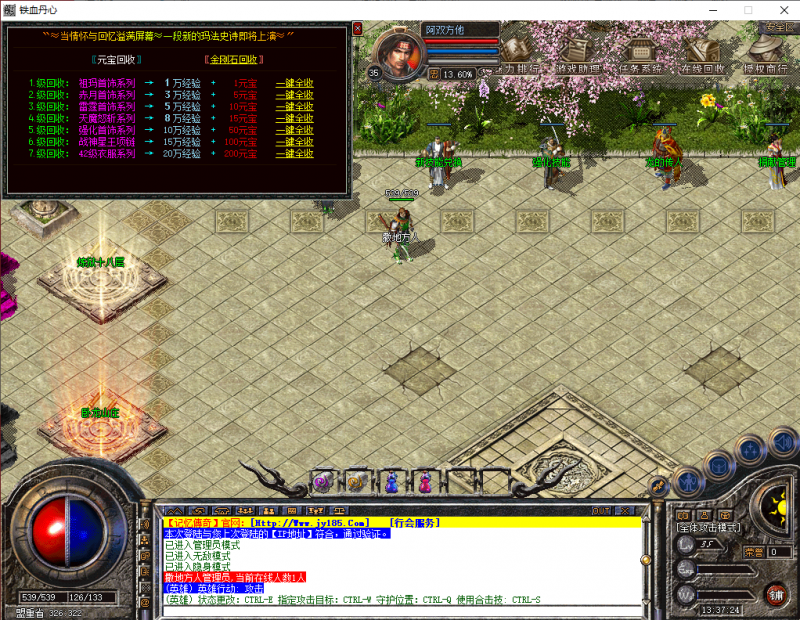Select the purple swirl scroll hotbar slot
The width and height of the screenshot is (800, 620).
point(323,482)
